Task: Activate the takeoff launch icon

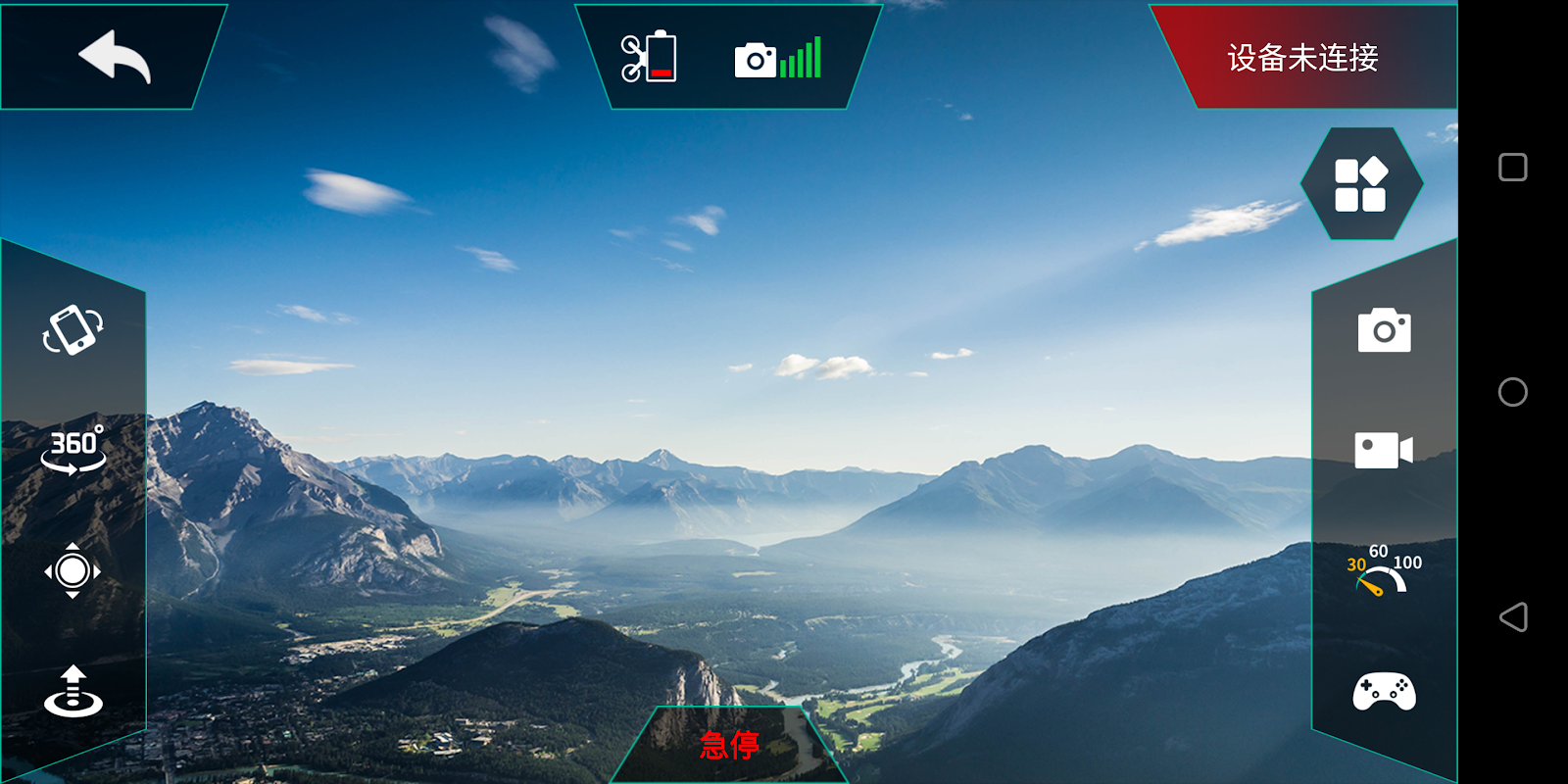Action: pos(73,692)
